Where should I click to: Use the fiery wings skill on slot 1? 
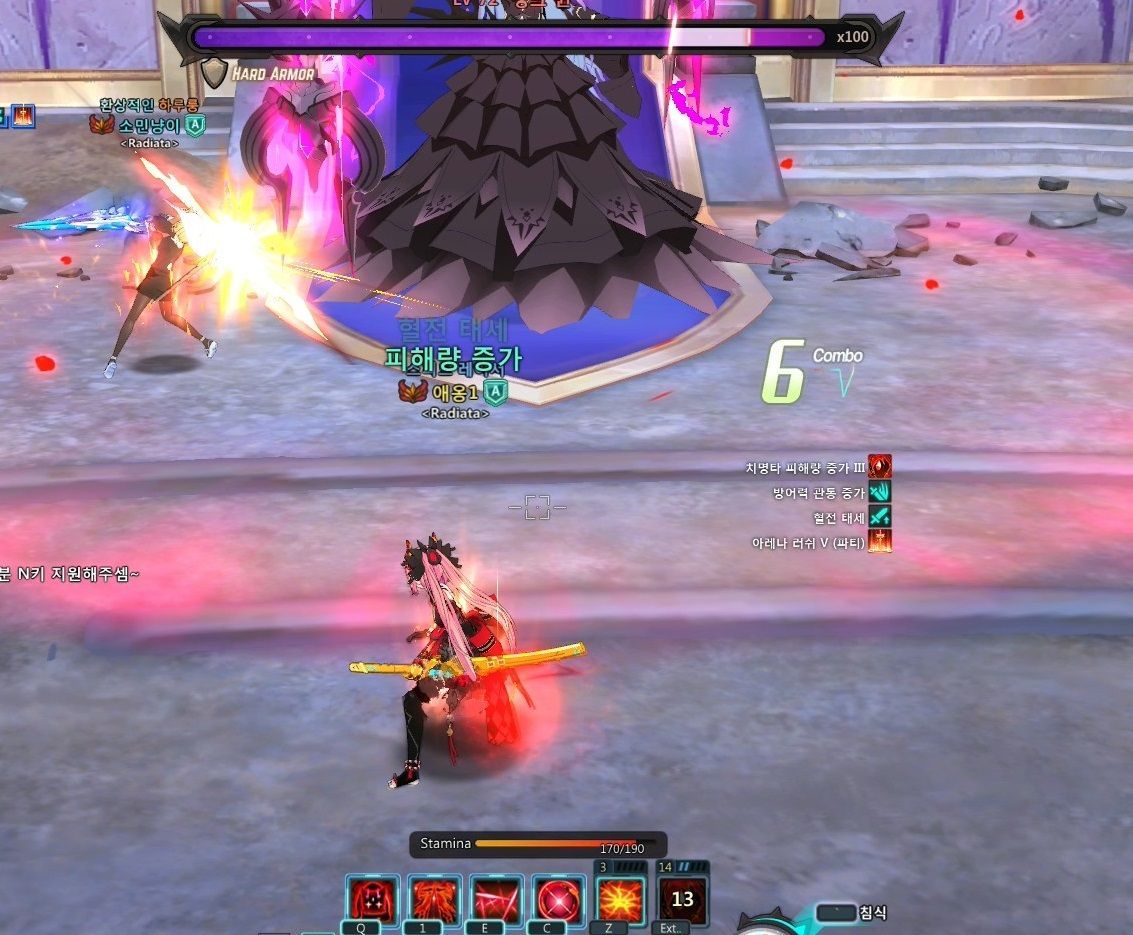[435, 900]
